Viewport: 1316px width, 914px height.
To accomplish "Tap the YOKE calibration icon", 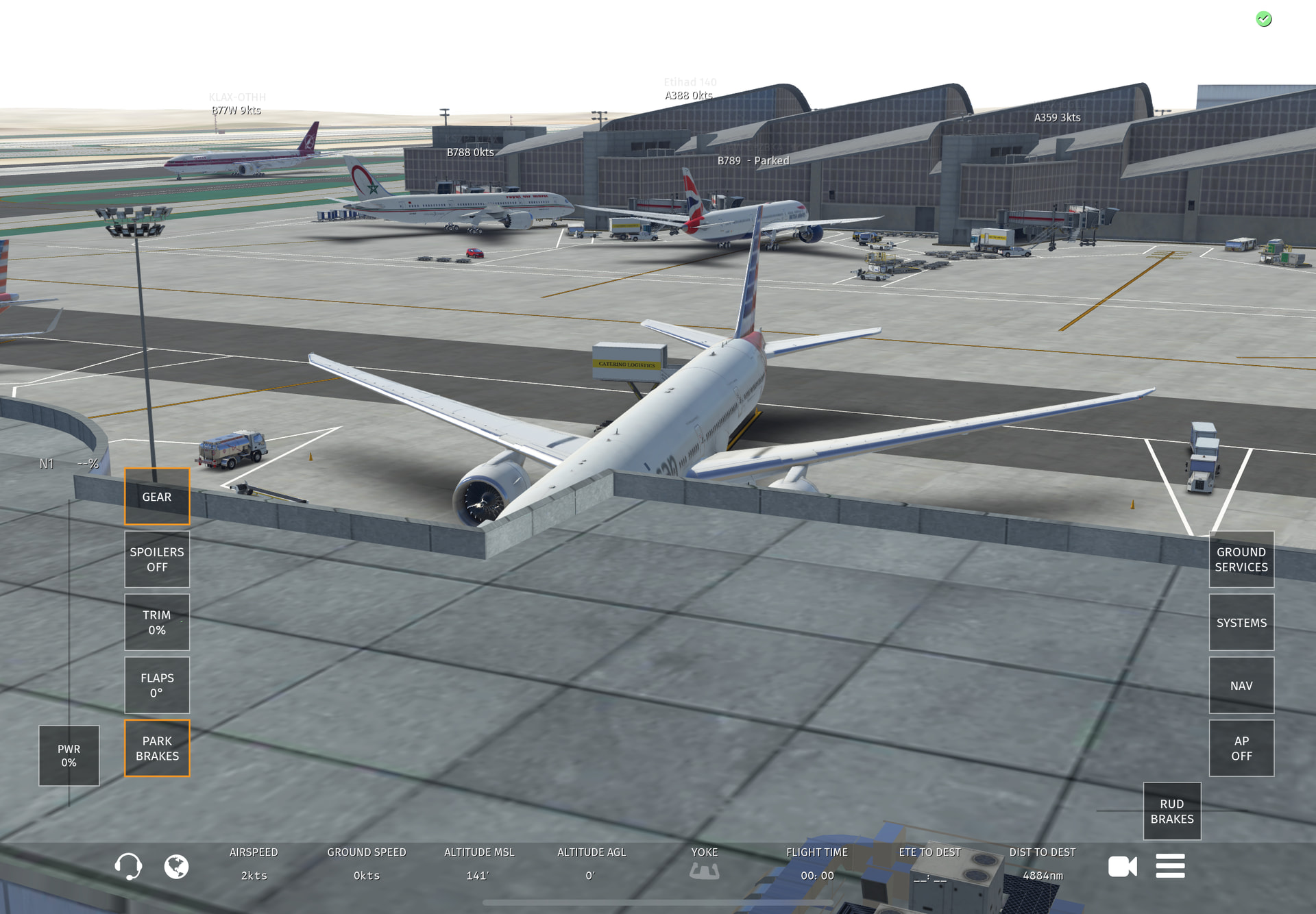I will click(704, 871).
